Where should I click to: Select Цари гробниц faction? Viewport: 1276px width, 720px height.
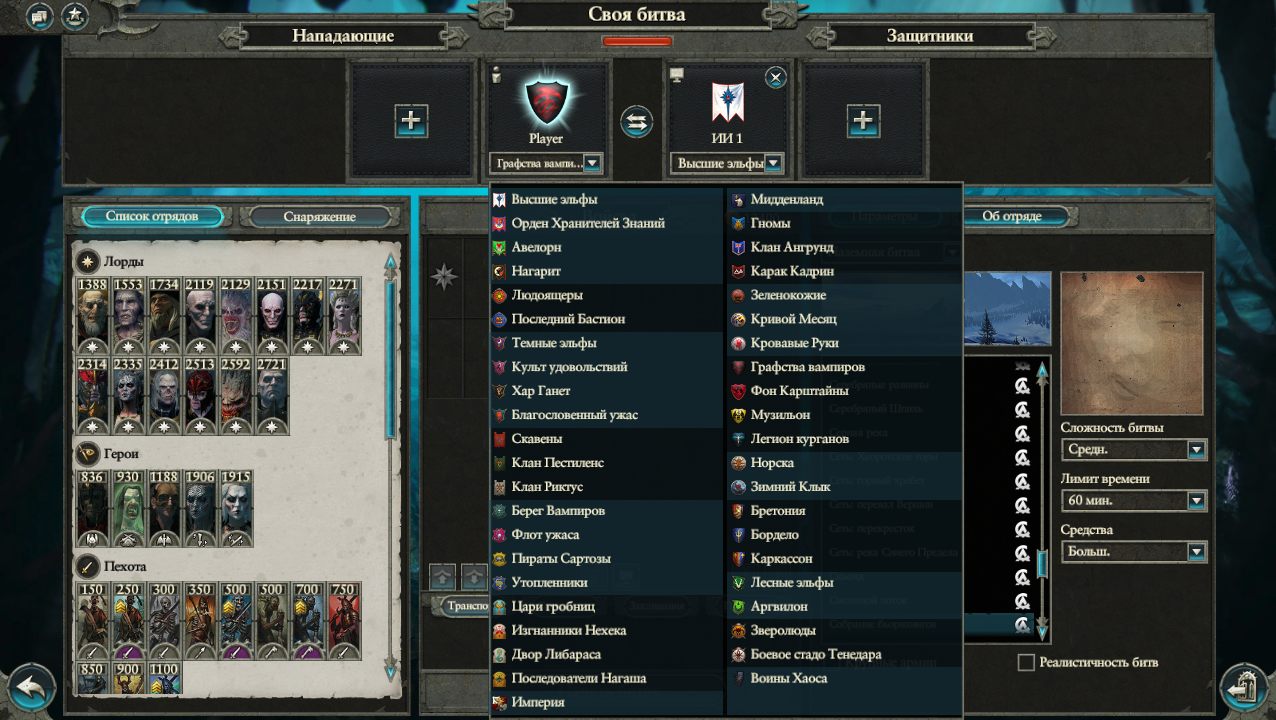(553, 607)
